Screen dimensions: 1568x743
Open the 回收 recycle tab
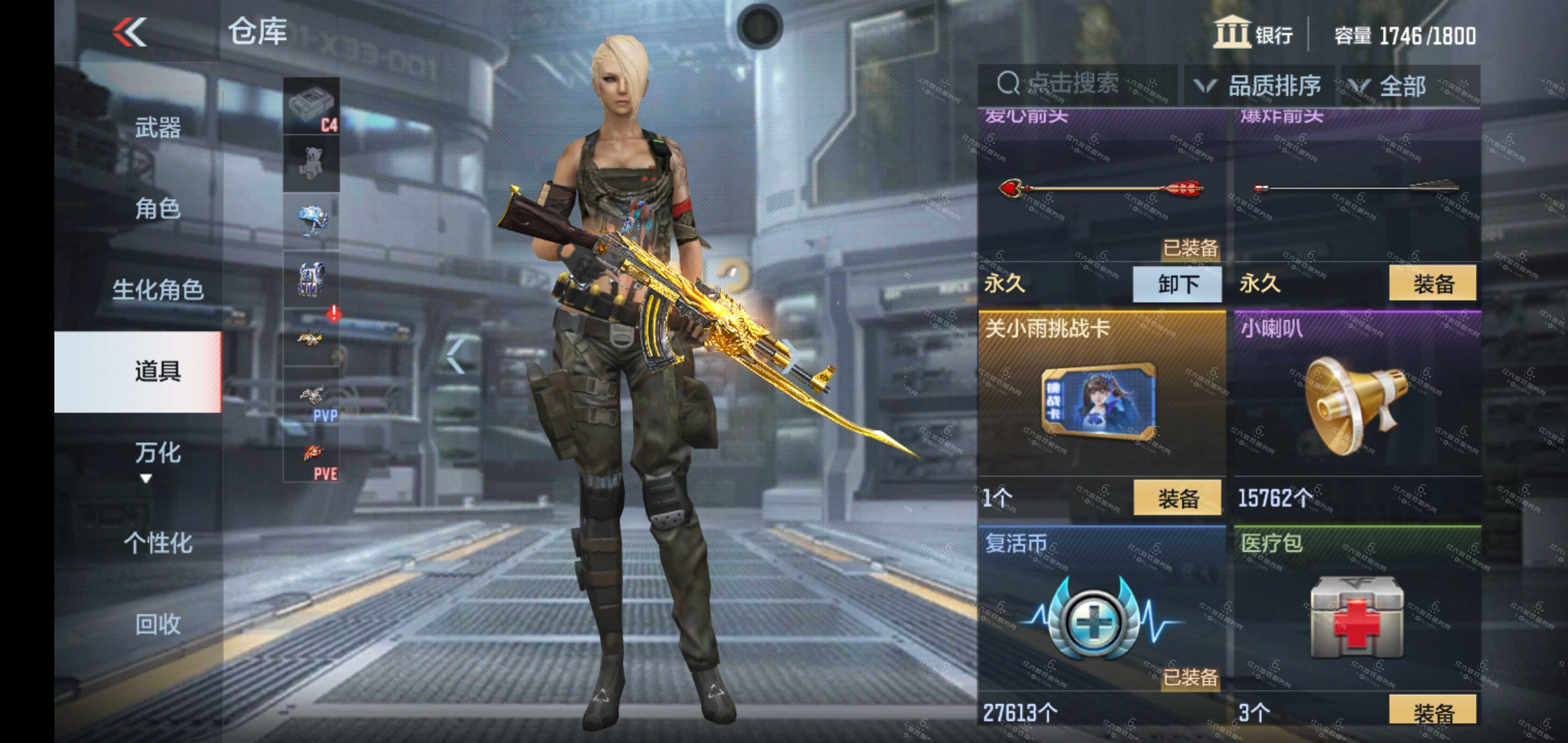click(x=157, y=624)
